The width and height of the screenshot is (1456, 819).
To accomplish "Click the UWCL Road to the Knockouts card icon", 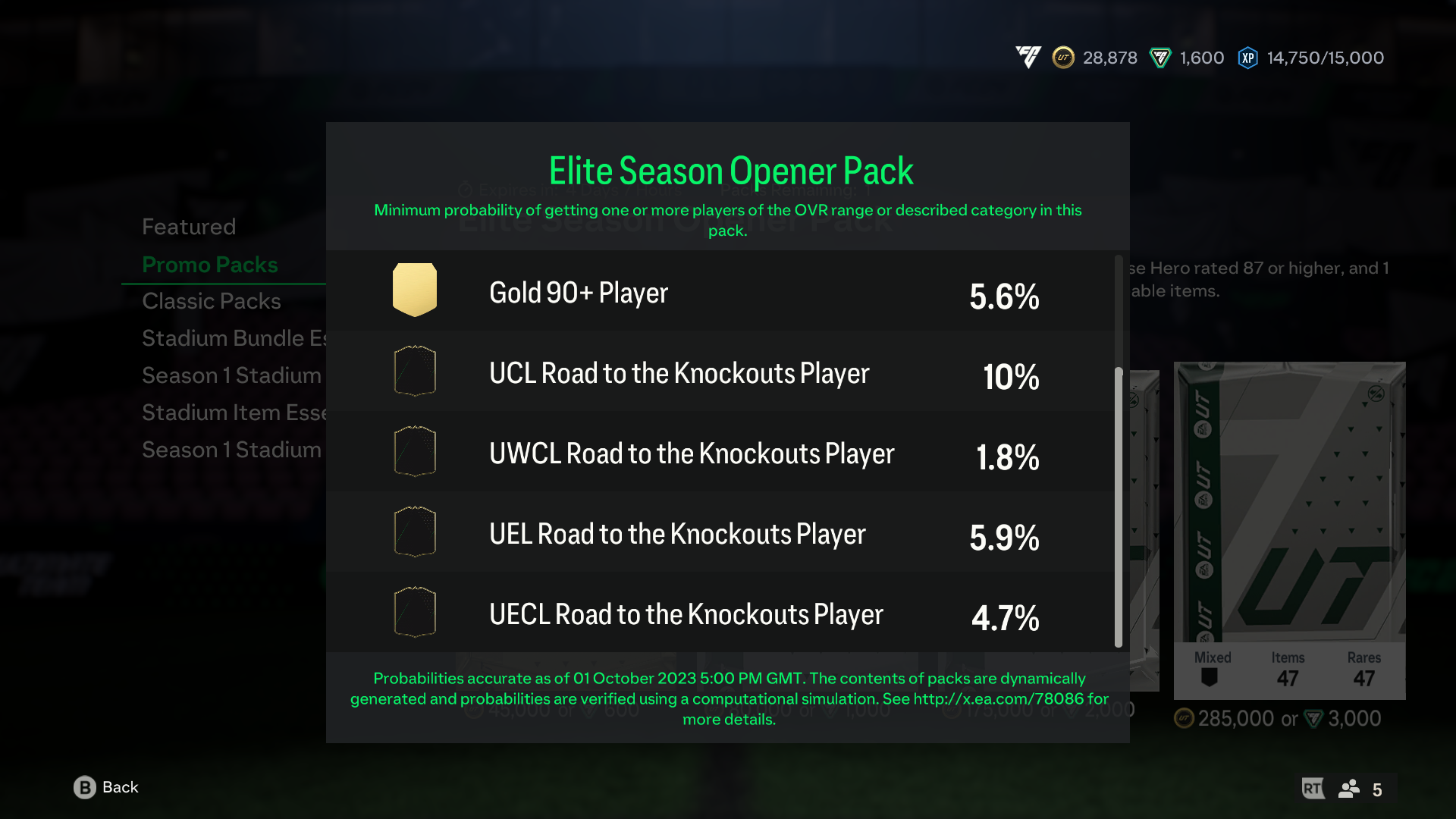I will point(414,451).
